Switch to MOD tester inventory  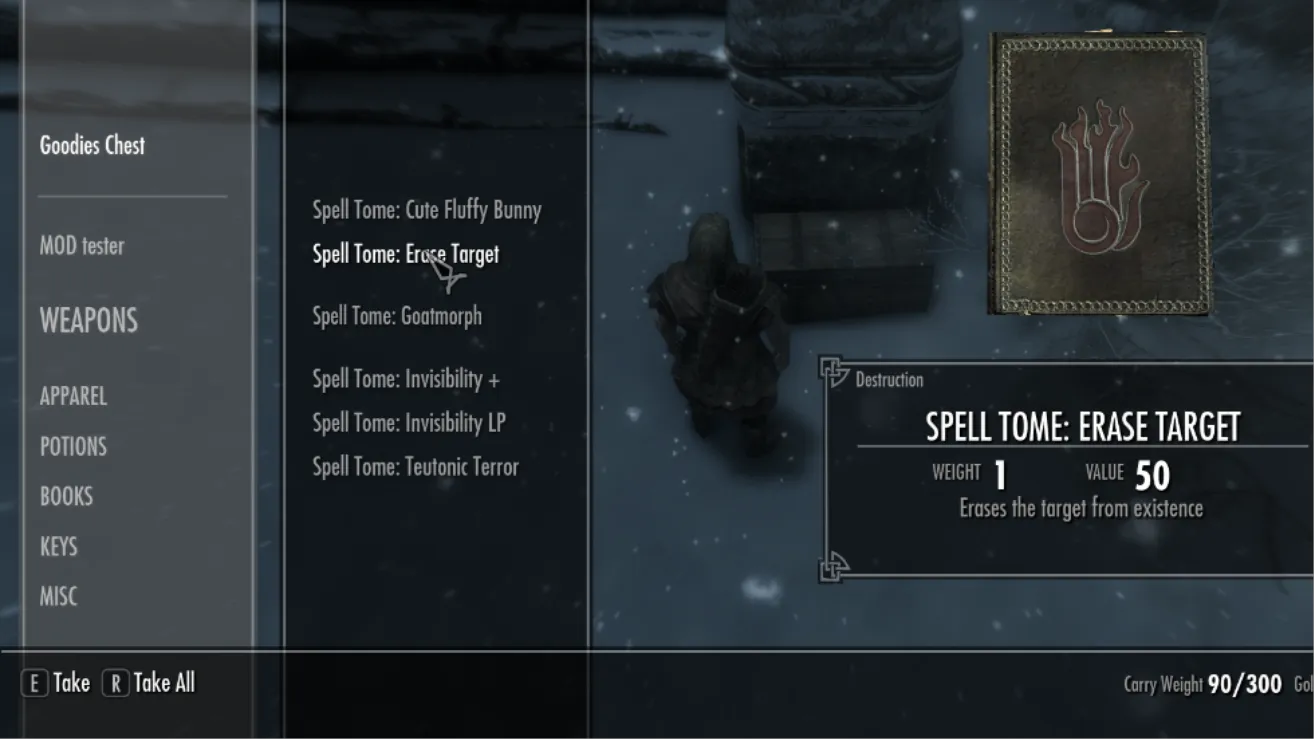(82, 246)
